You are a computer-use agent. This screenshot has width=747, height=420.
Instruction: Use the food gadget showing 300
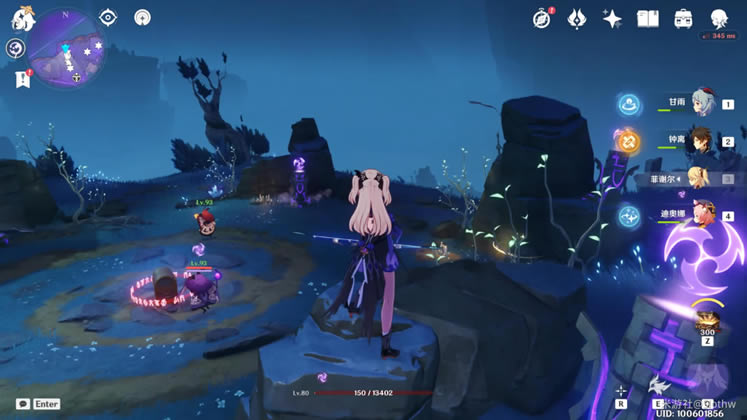click(708, 321)
